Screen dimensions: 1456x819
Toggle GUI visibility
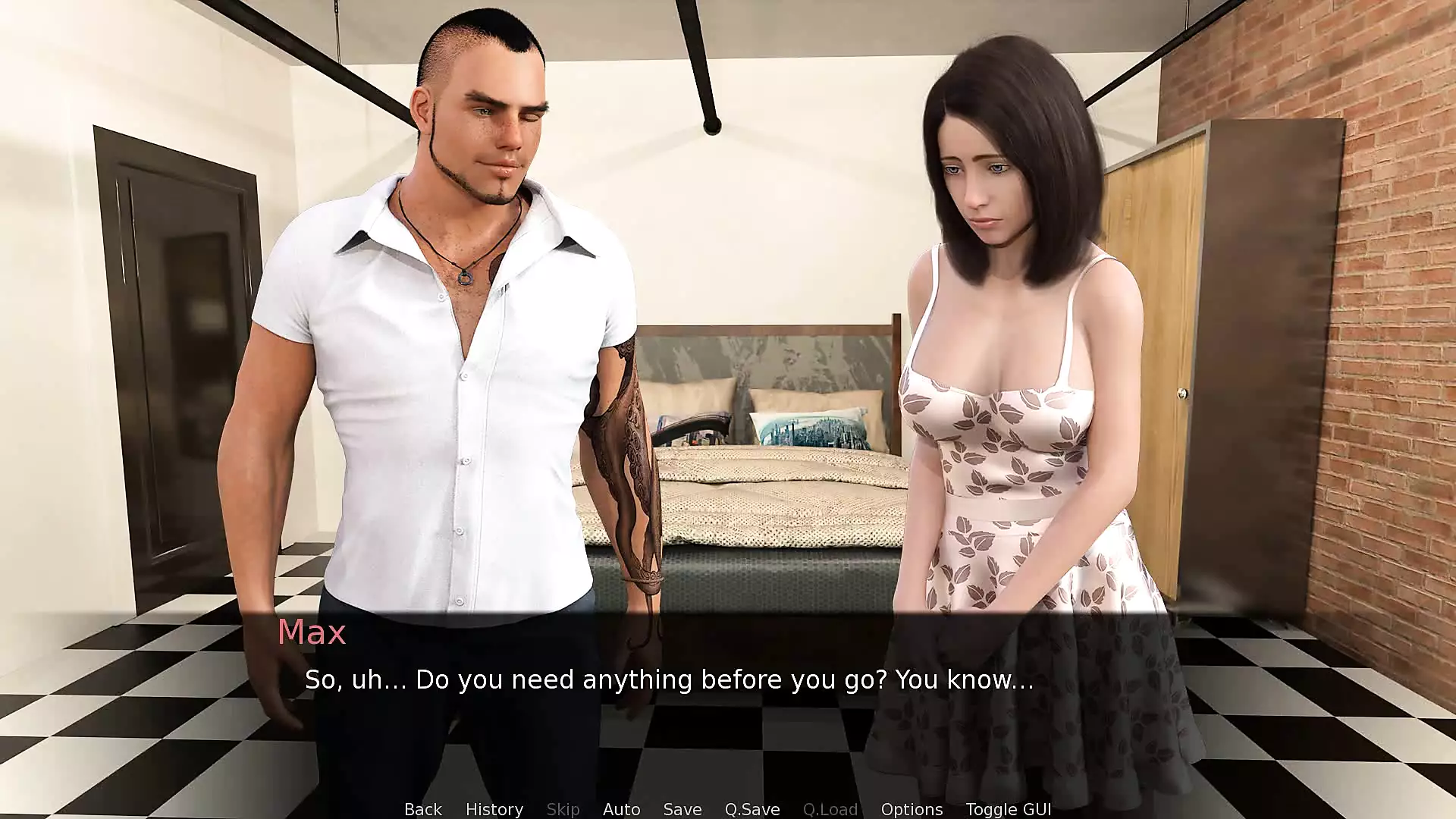[1008, 809]
